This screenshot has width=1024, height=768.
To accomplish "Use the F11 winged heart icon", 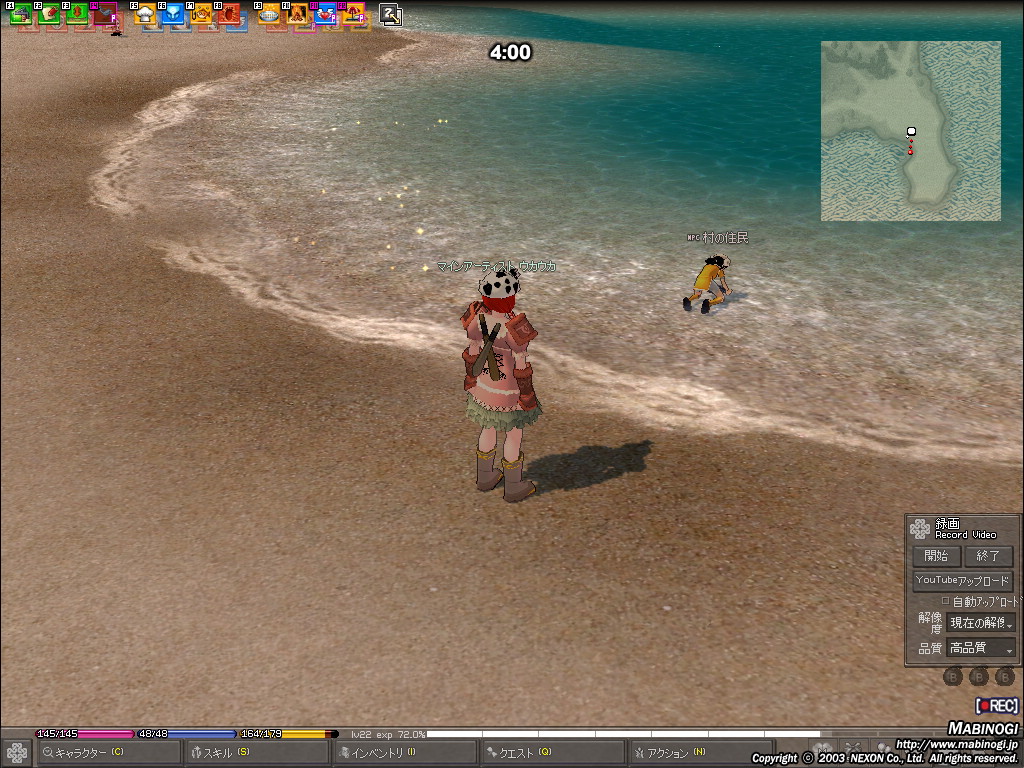I will click(325, 14).
